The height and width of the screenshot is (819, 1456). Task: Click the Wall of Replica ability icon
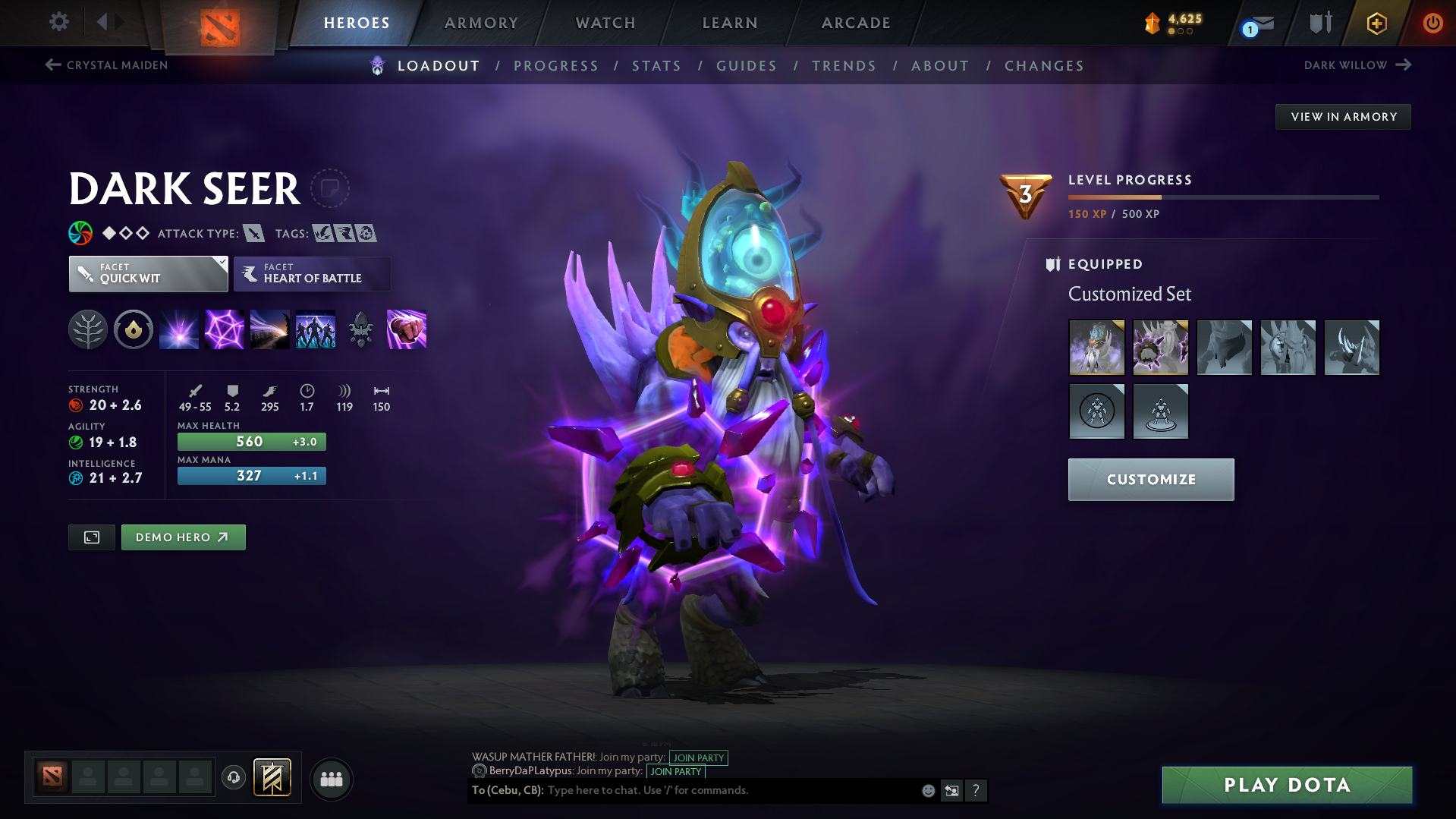click(314, 329)
